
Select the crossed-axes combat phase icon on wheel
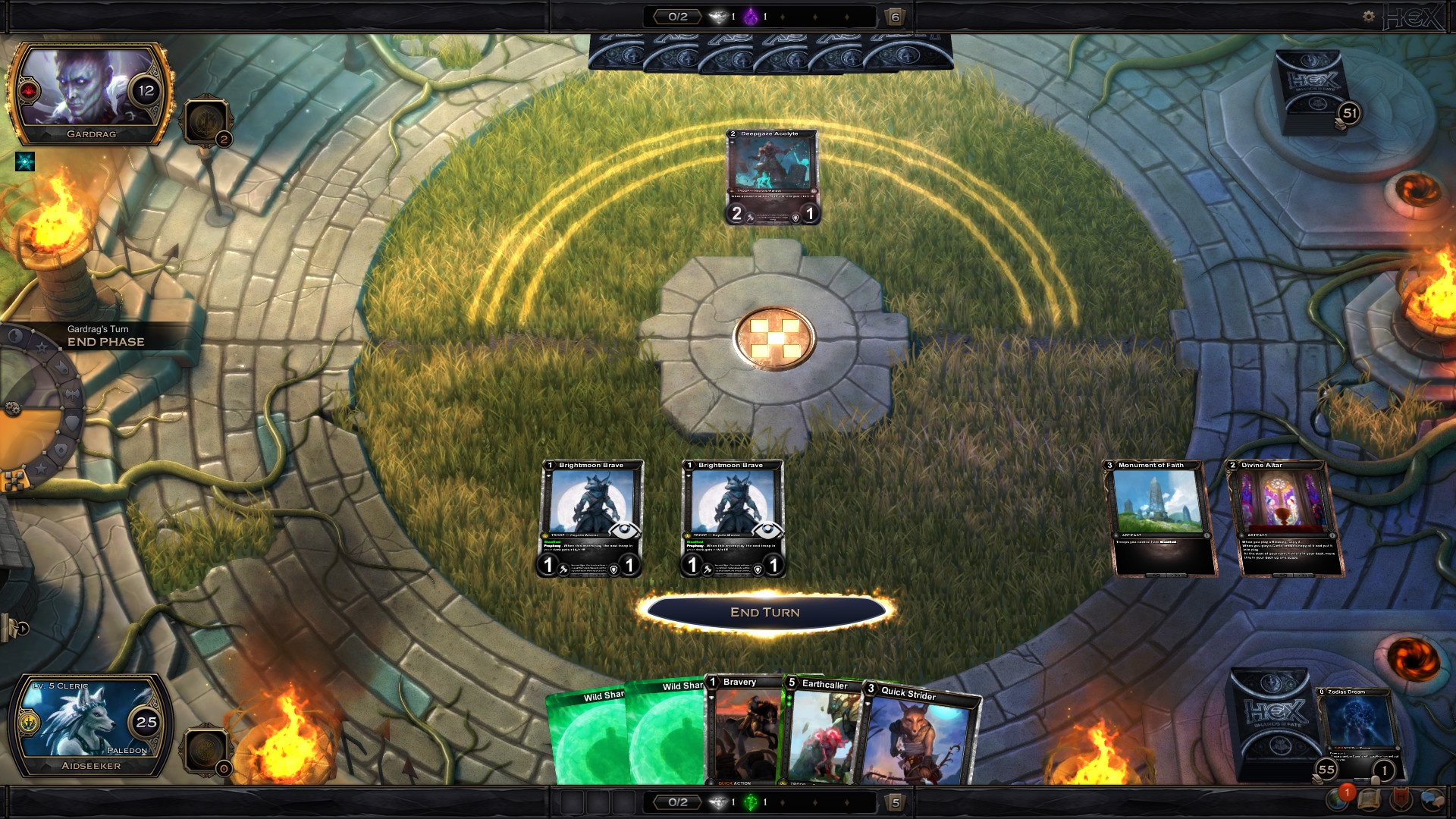coord(72,394)
